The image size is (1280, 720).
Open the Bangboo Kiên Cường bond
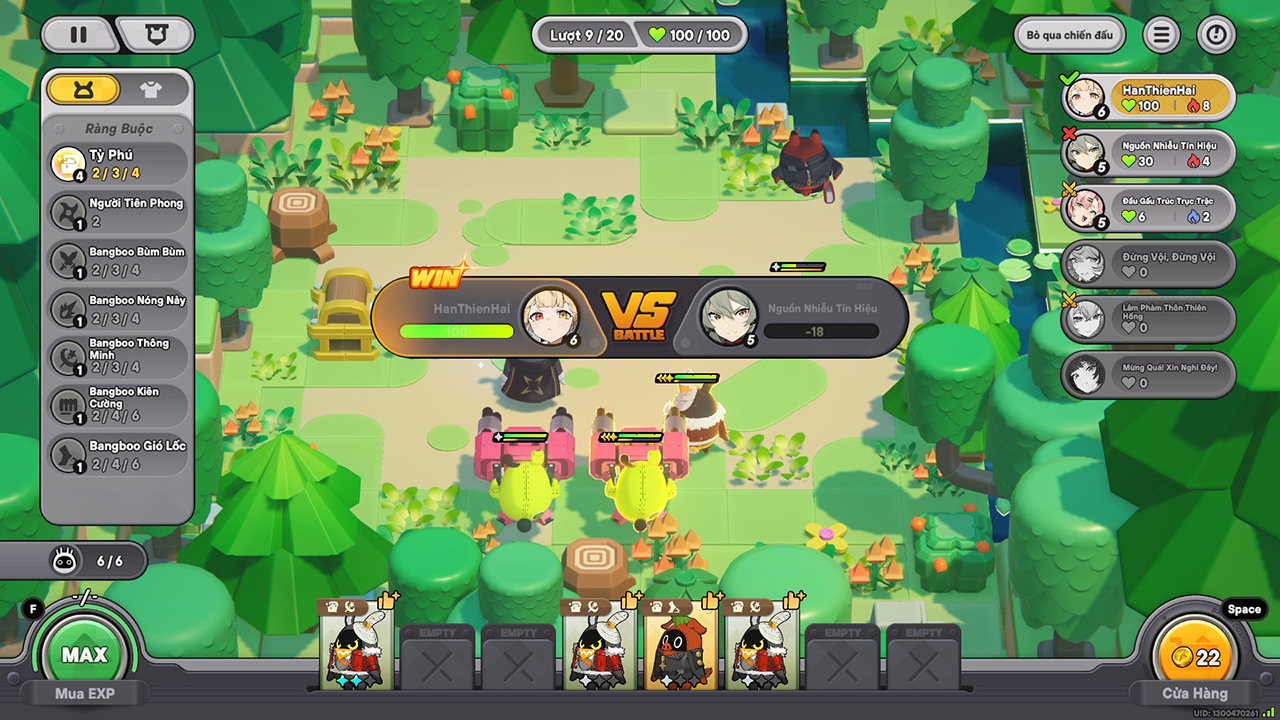119,405
